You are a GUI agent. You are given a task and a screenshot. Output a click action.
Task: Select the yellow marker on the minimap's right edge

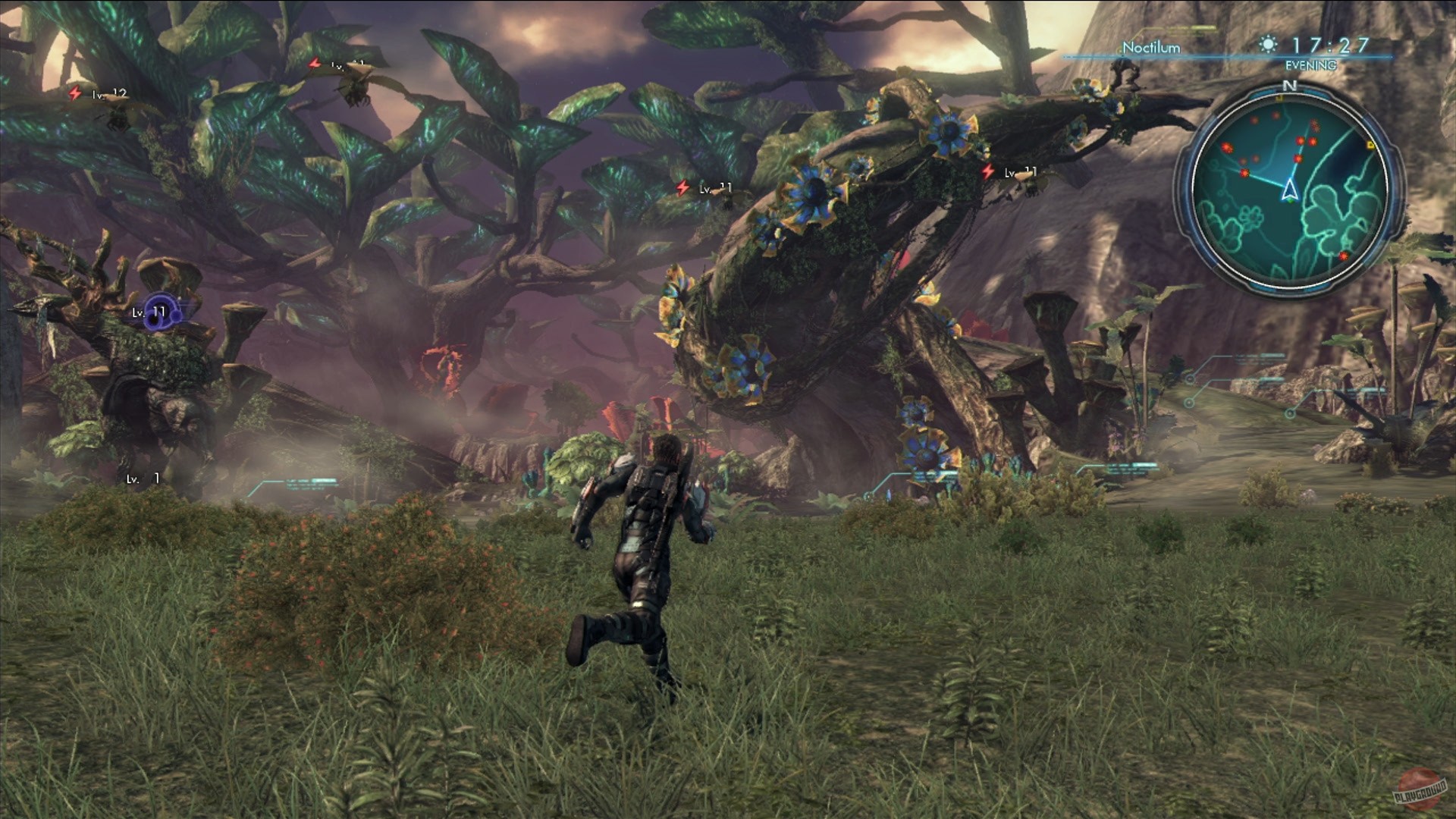pyautogui.click(x=1370, y=145)
